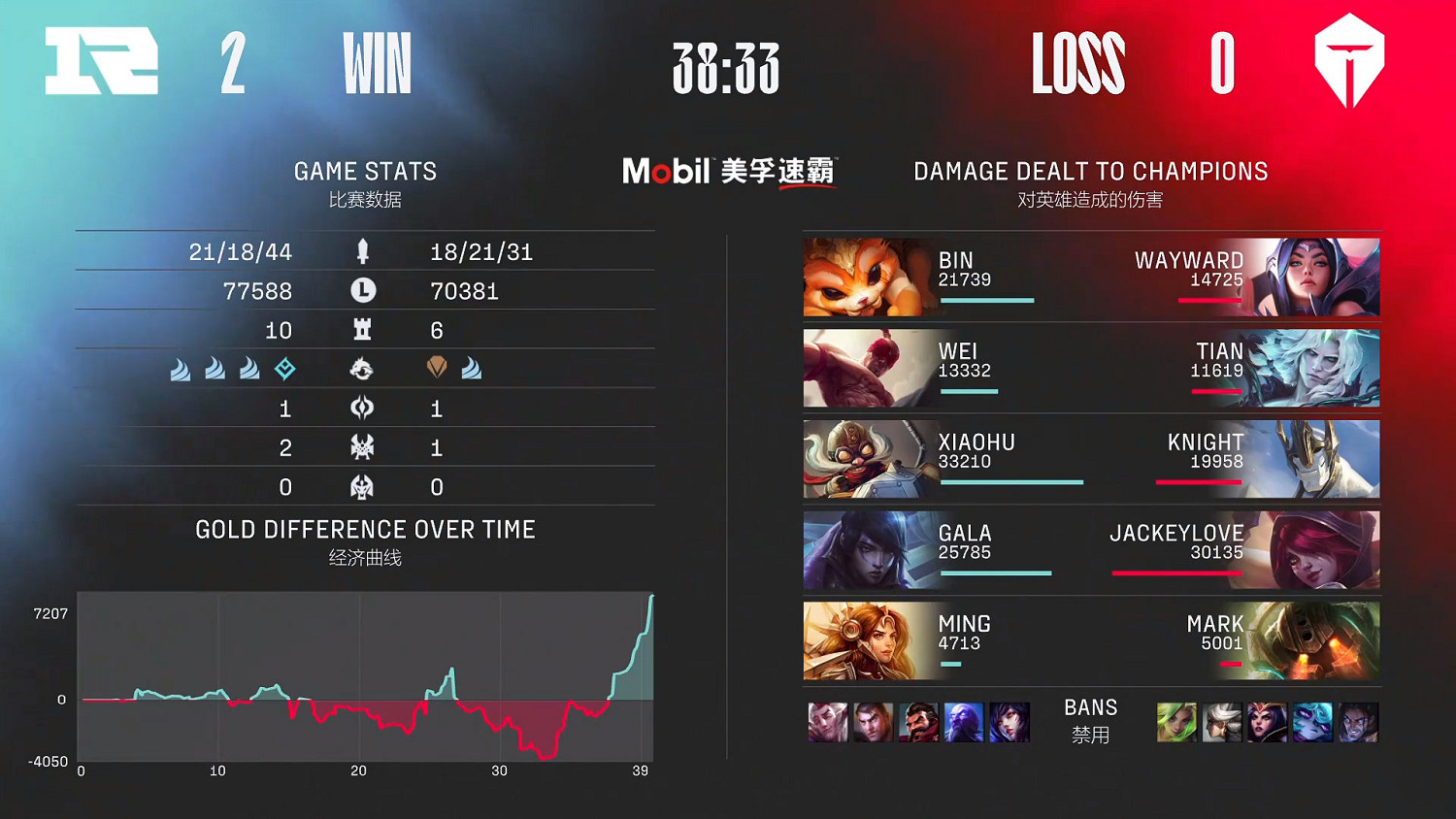
Task: Select the first banned champion on RNG's side
Action: 827,722
